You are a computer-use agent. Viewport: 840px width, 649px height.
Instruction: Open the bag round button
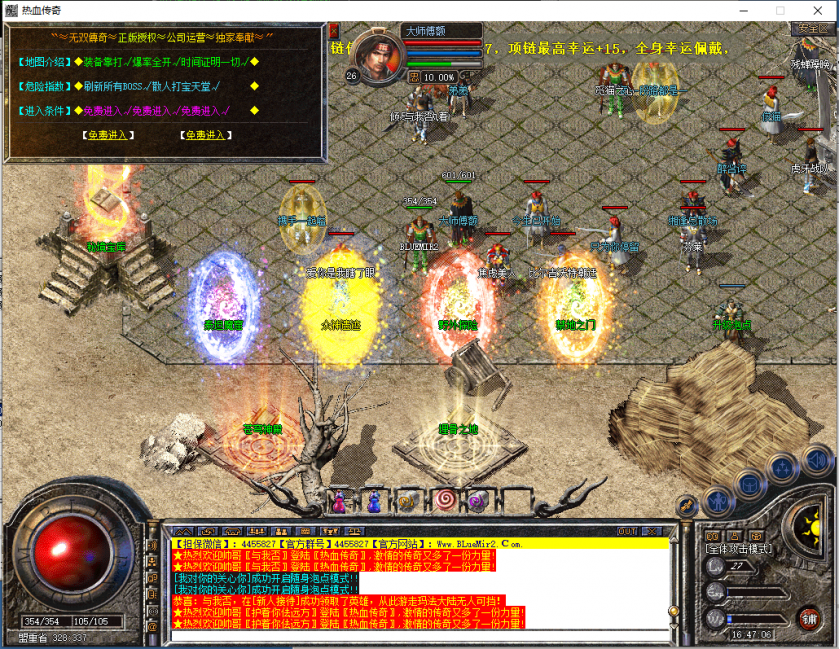point(750,483)
